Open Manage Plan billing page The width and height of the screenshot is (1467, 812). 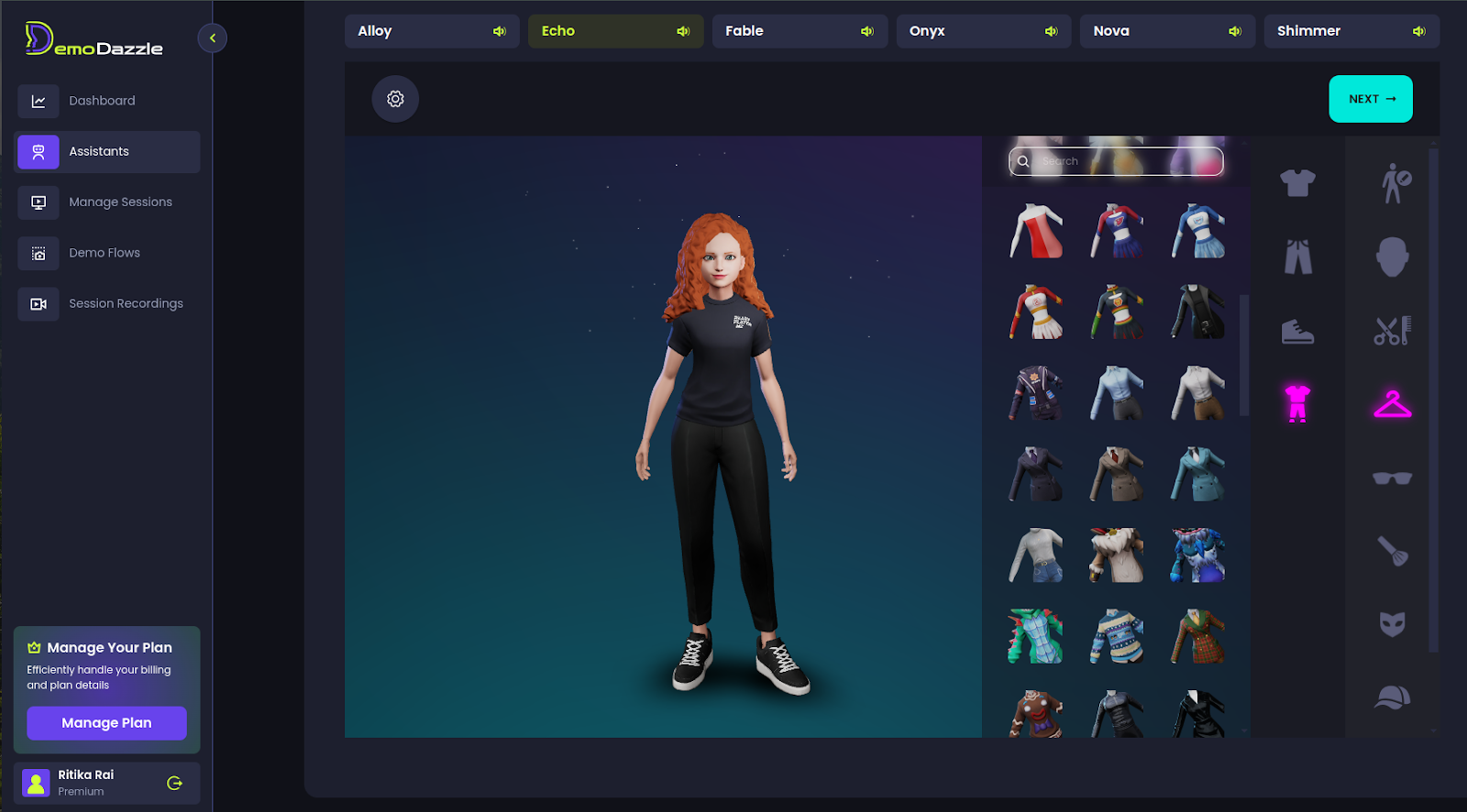(x=106, y=722)
